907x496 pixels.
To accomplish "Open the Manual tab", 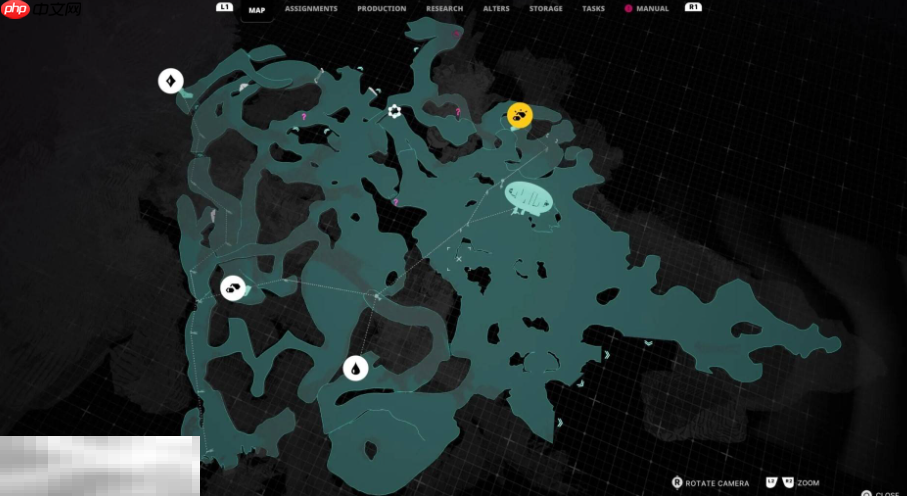I will point(652,9).
